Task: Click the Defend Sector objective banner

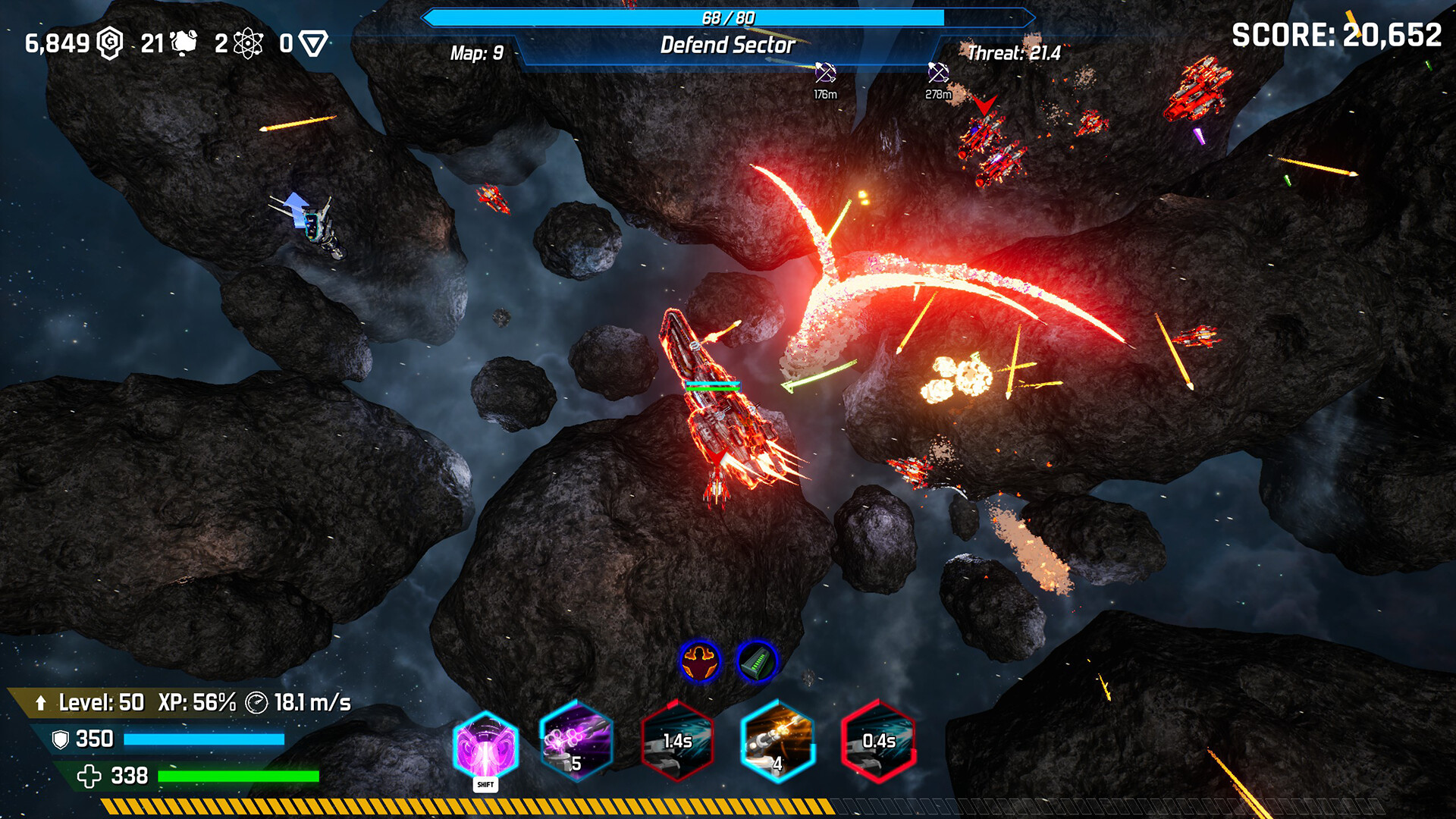Action: 727,45
